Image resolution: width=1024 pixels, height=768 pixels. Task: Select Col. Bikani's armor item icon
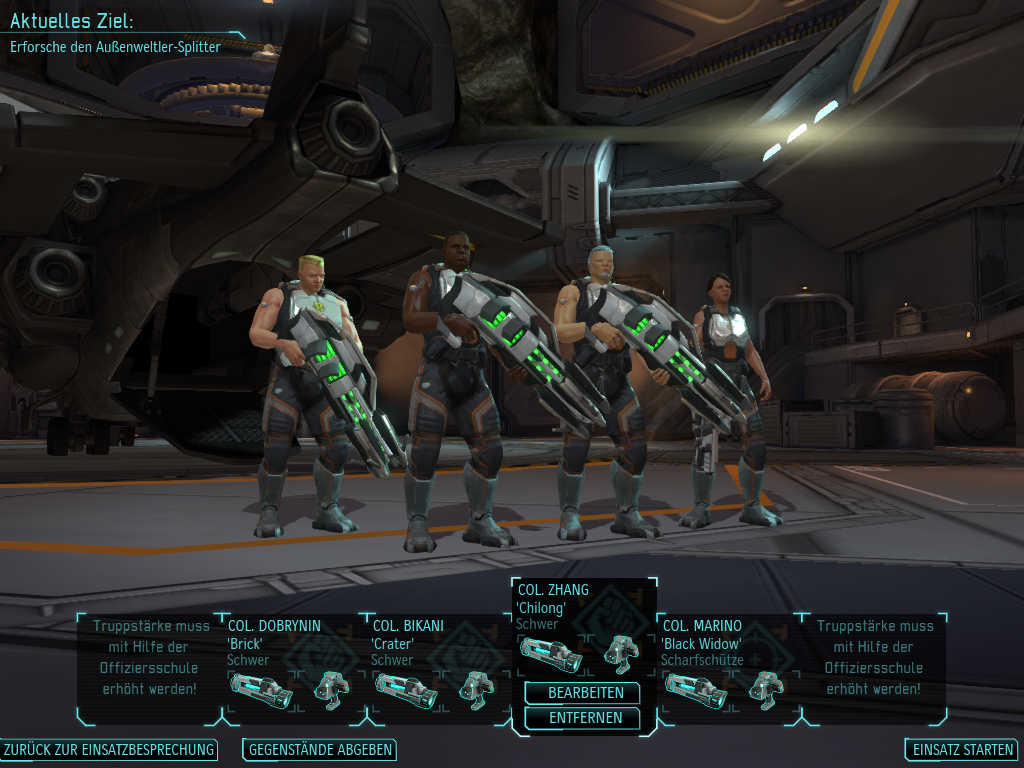tap(477, 689)
